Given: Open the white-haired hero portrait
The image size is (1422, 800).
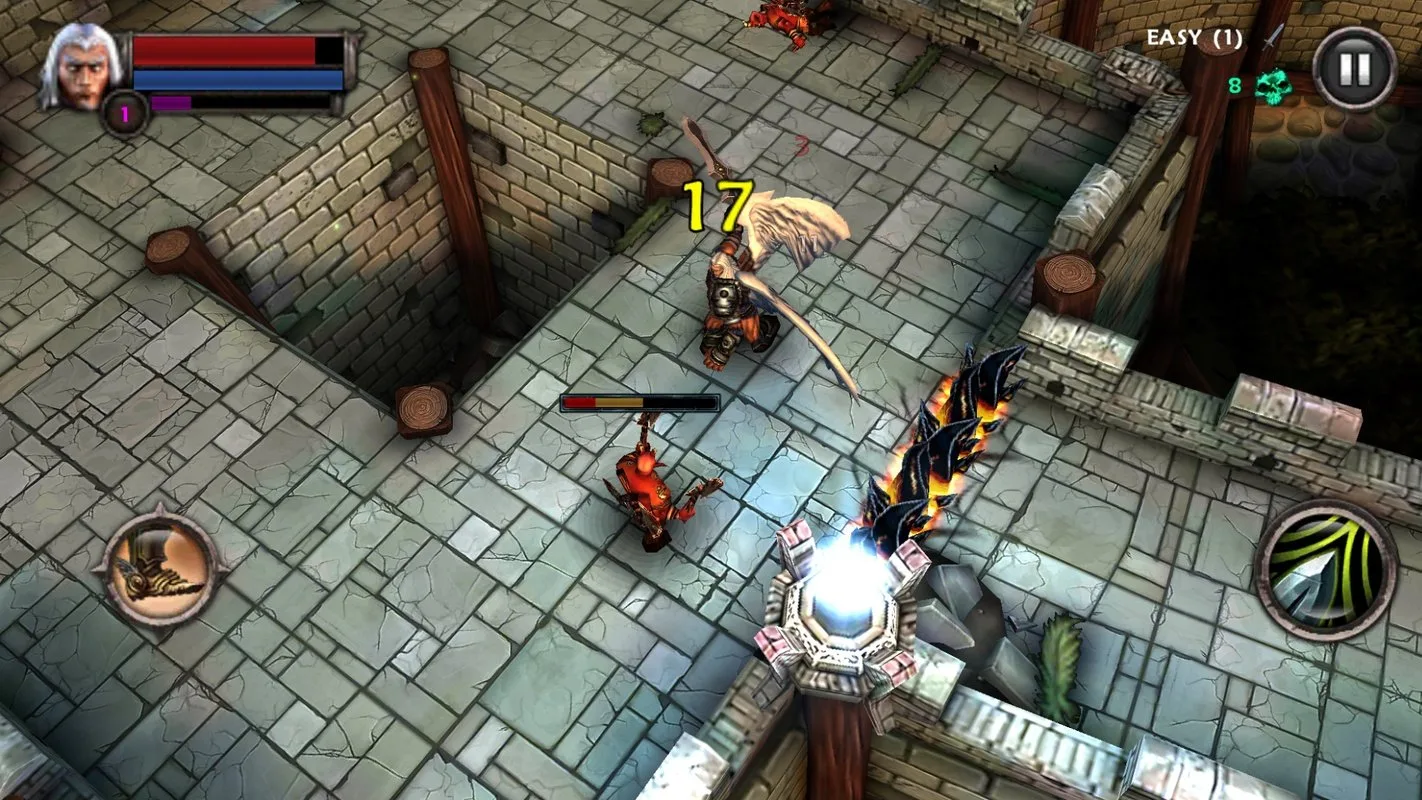Looking at the screenshot, I should (82, 68).
